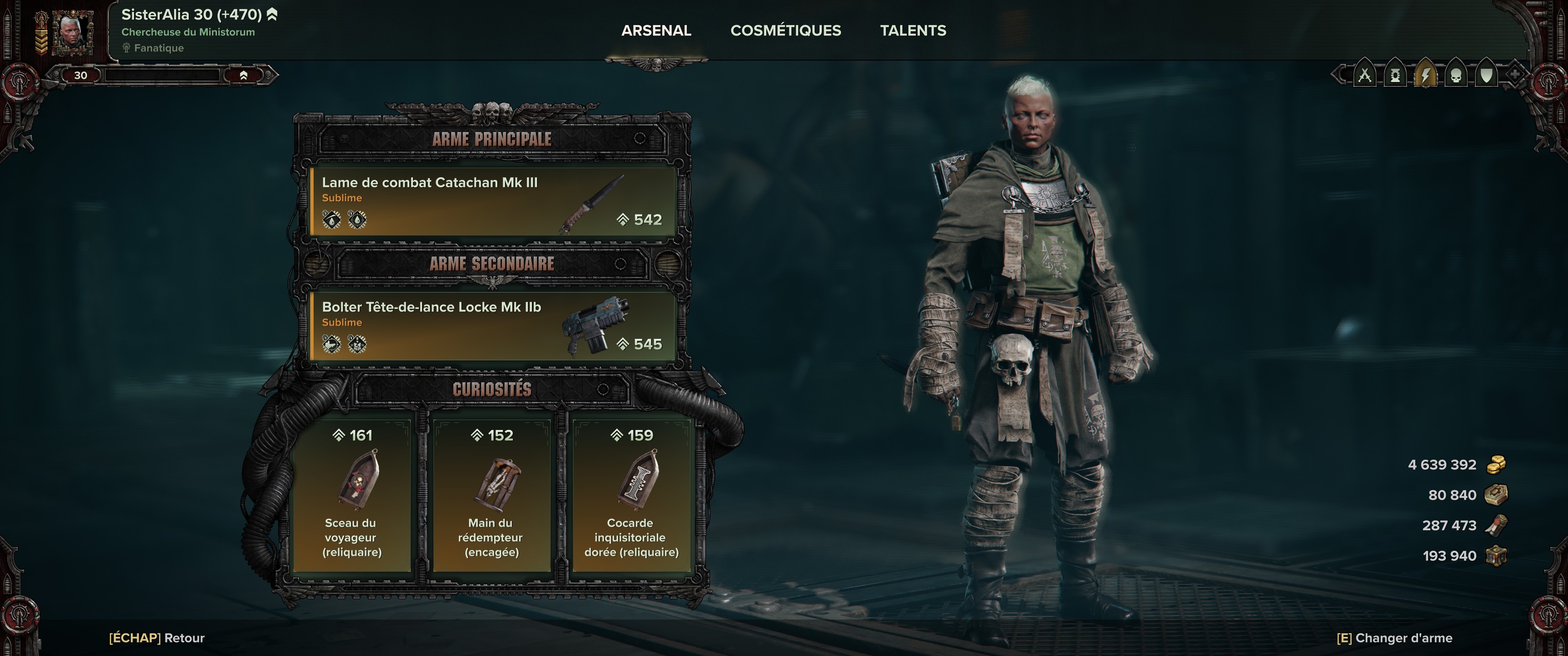Add a new loadout with the plus button
Screen dimensions: 1568x656
(1514, 76)
